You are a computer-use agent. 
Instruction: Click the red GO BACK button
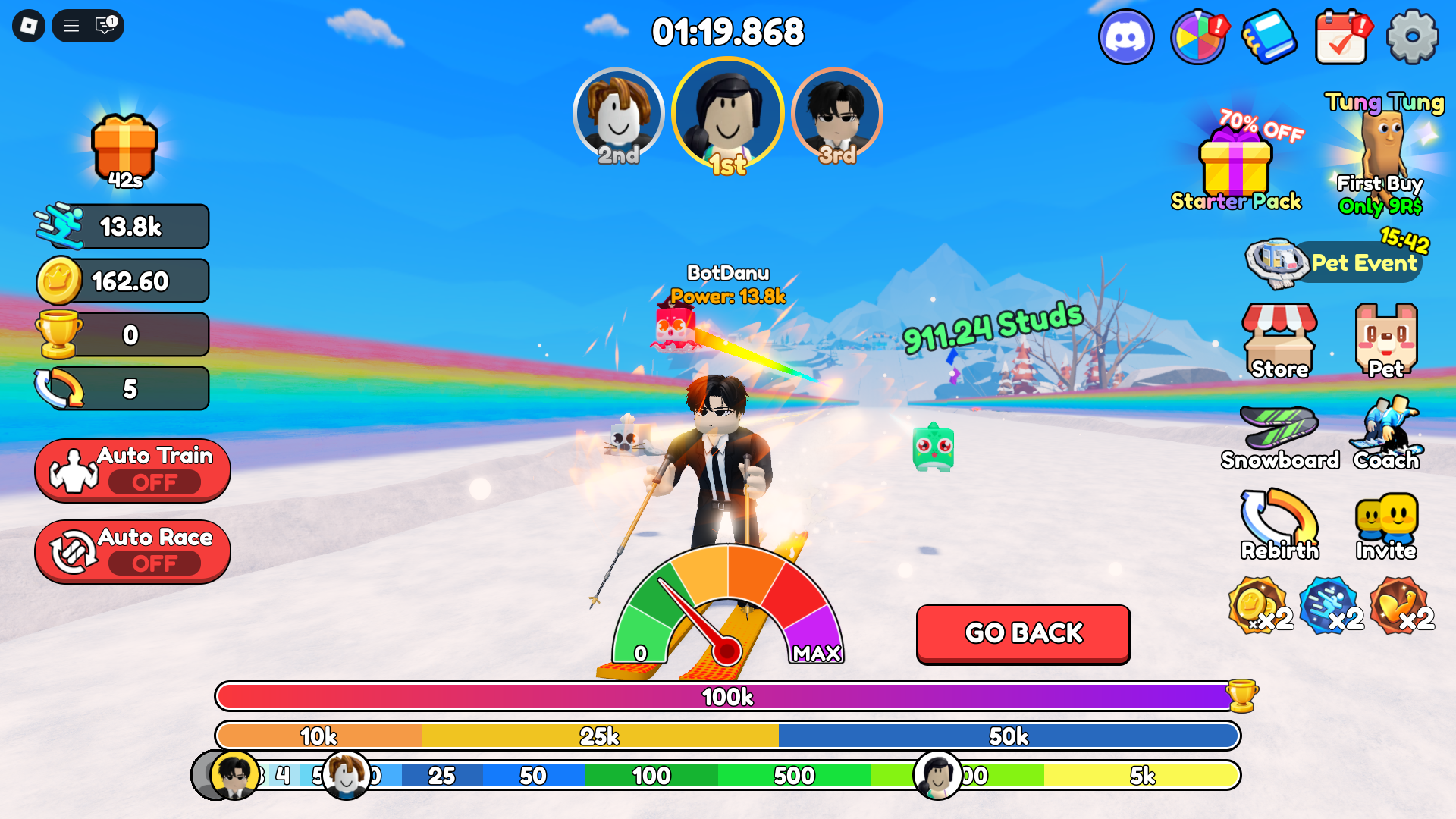click(1023, 633)
